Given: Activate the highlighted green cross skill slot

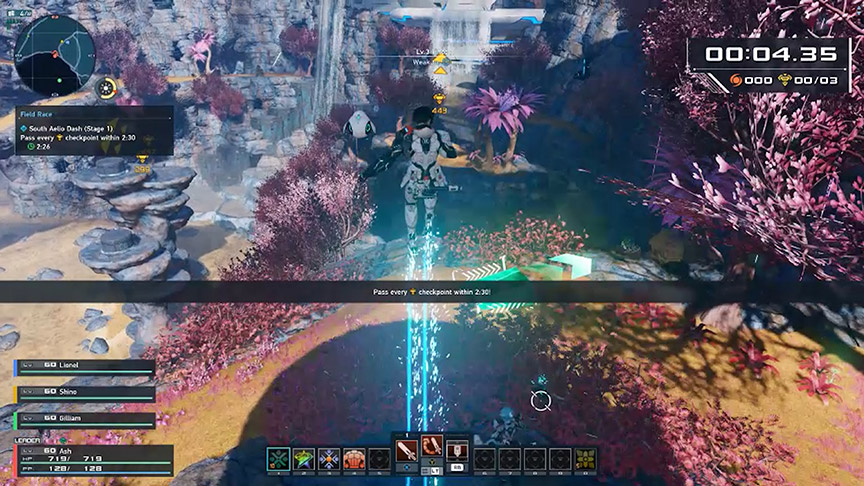Looking at the screenshot, I should (279, 459).
